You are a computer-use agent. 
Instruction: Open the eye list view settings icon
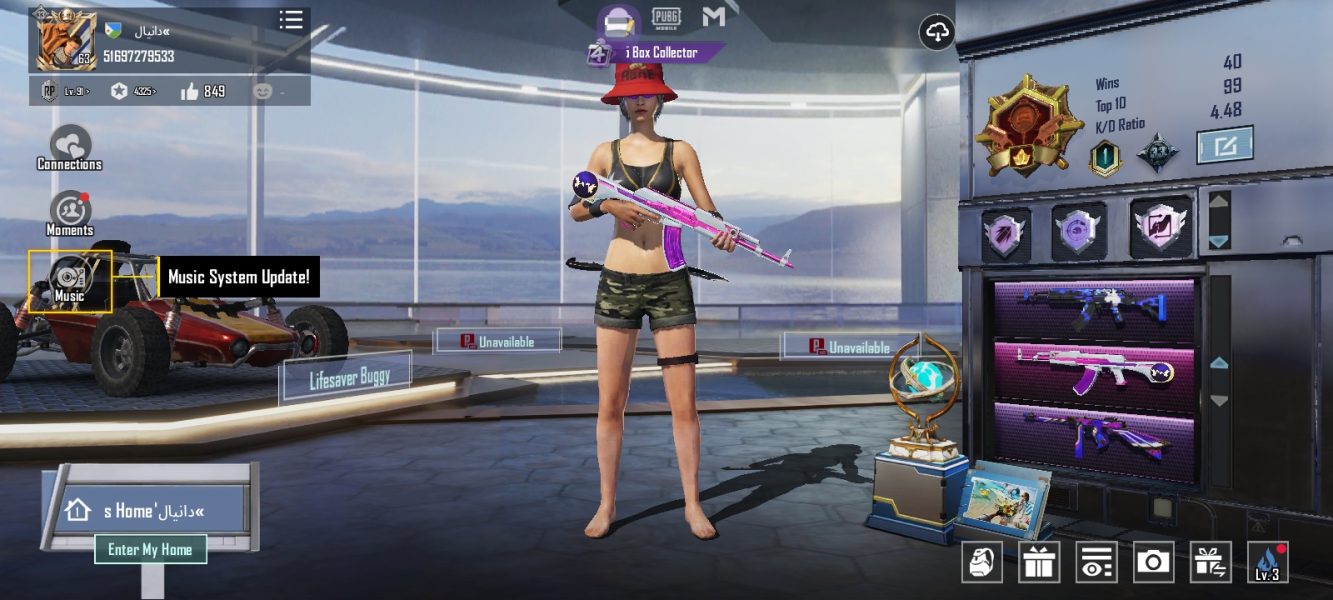point(1096,562)
